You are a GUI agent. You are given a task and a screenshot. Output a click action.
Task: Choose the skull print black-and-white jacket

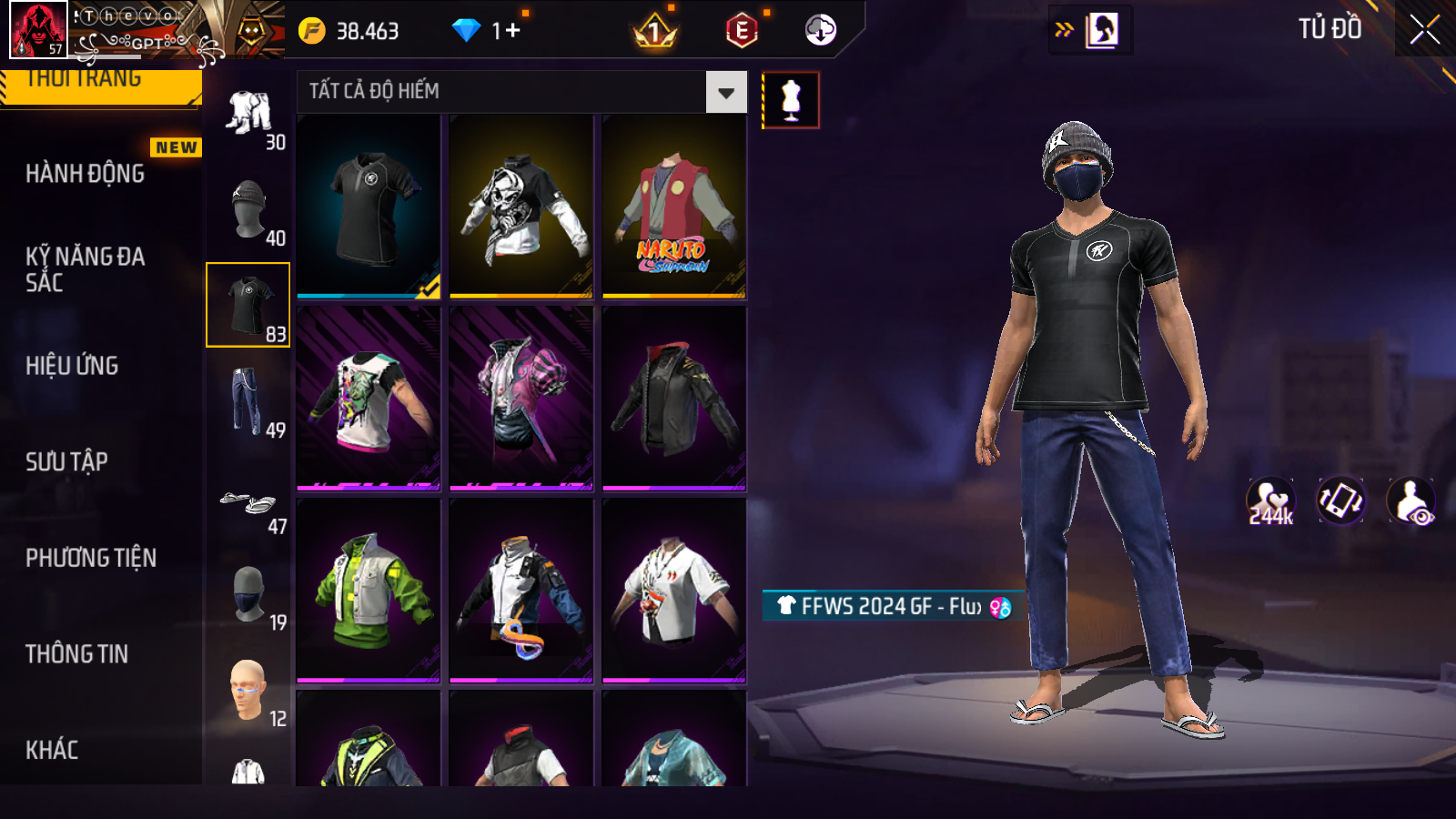(521, 207)
